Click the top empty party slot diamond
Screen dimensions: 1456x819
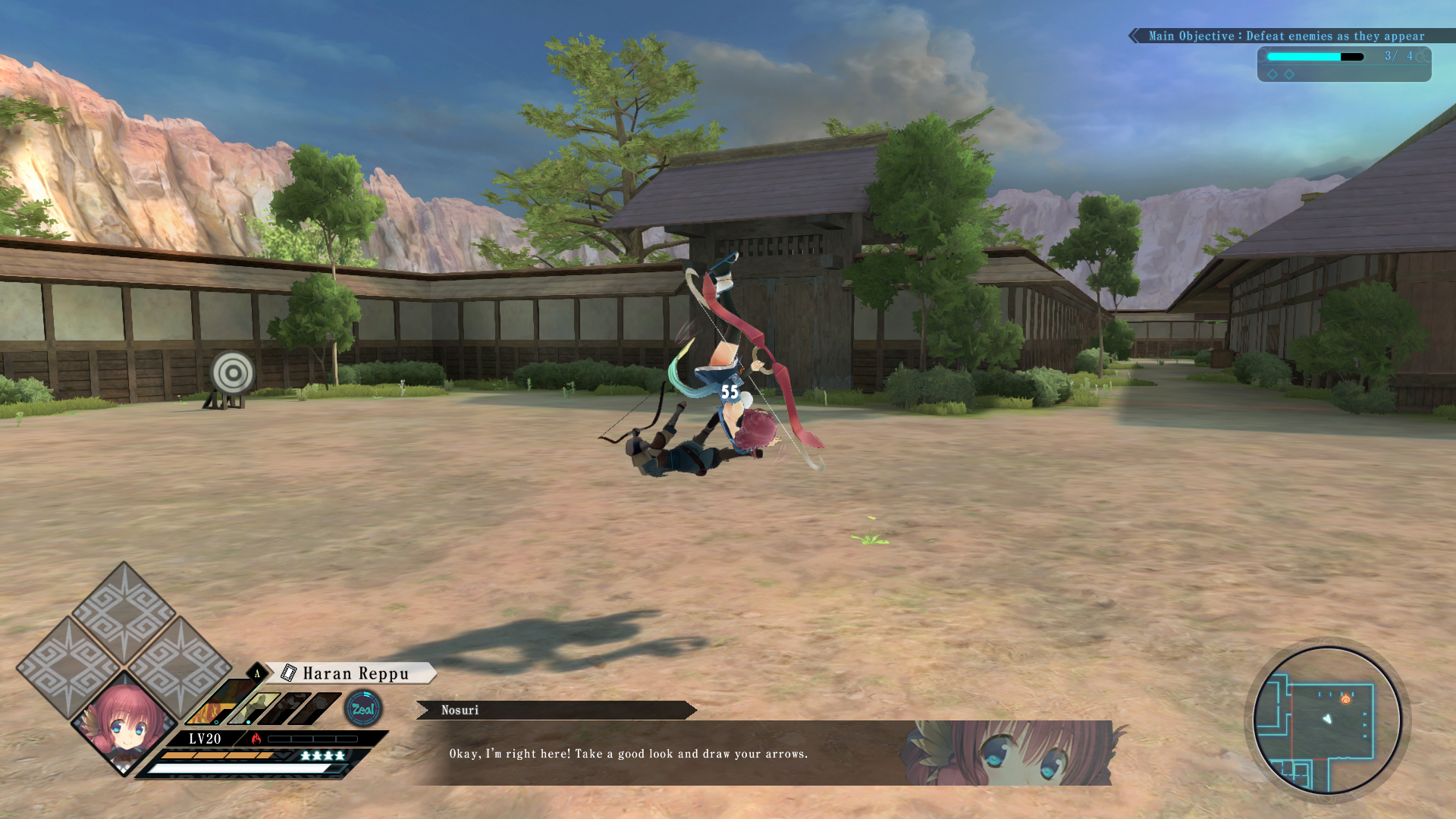coord(124,611)
